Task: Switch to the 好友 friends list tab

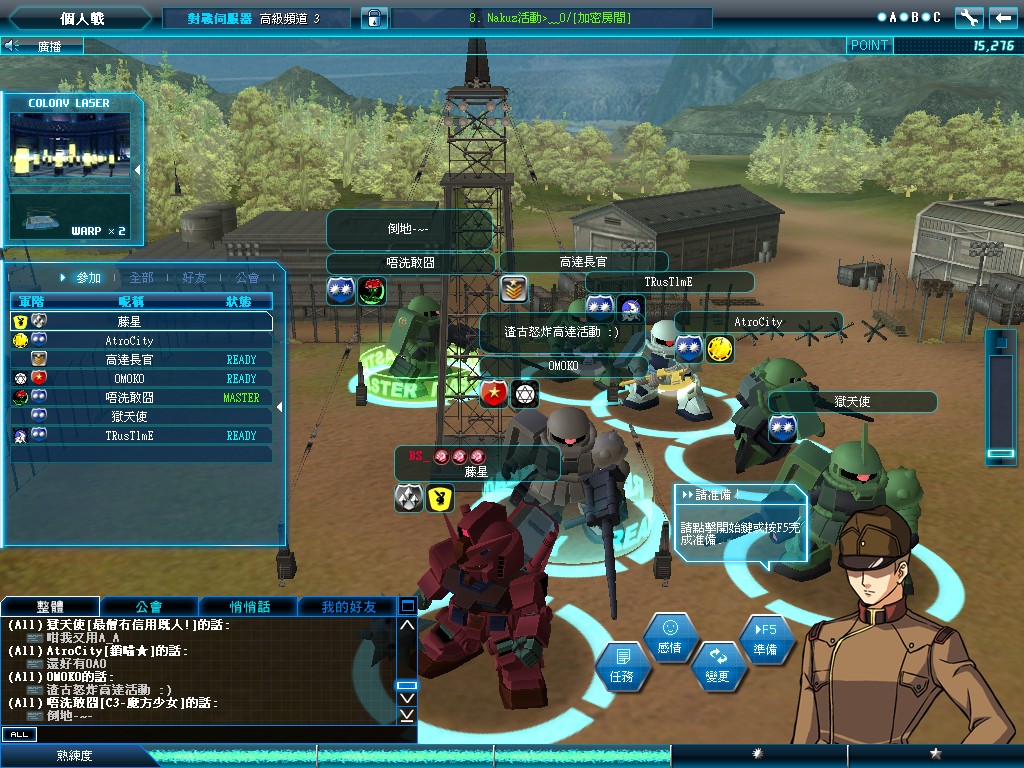Action: (194, 278)
